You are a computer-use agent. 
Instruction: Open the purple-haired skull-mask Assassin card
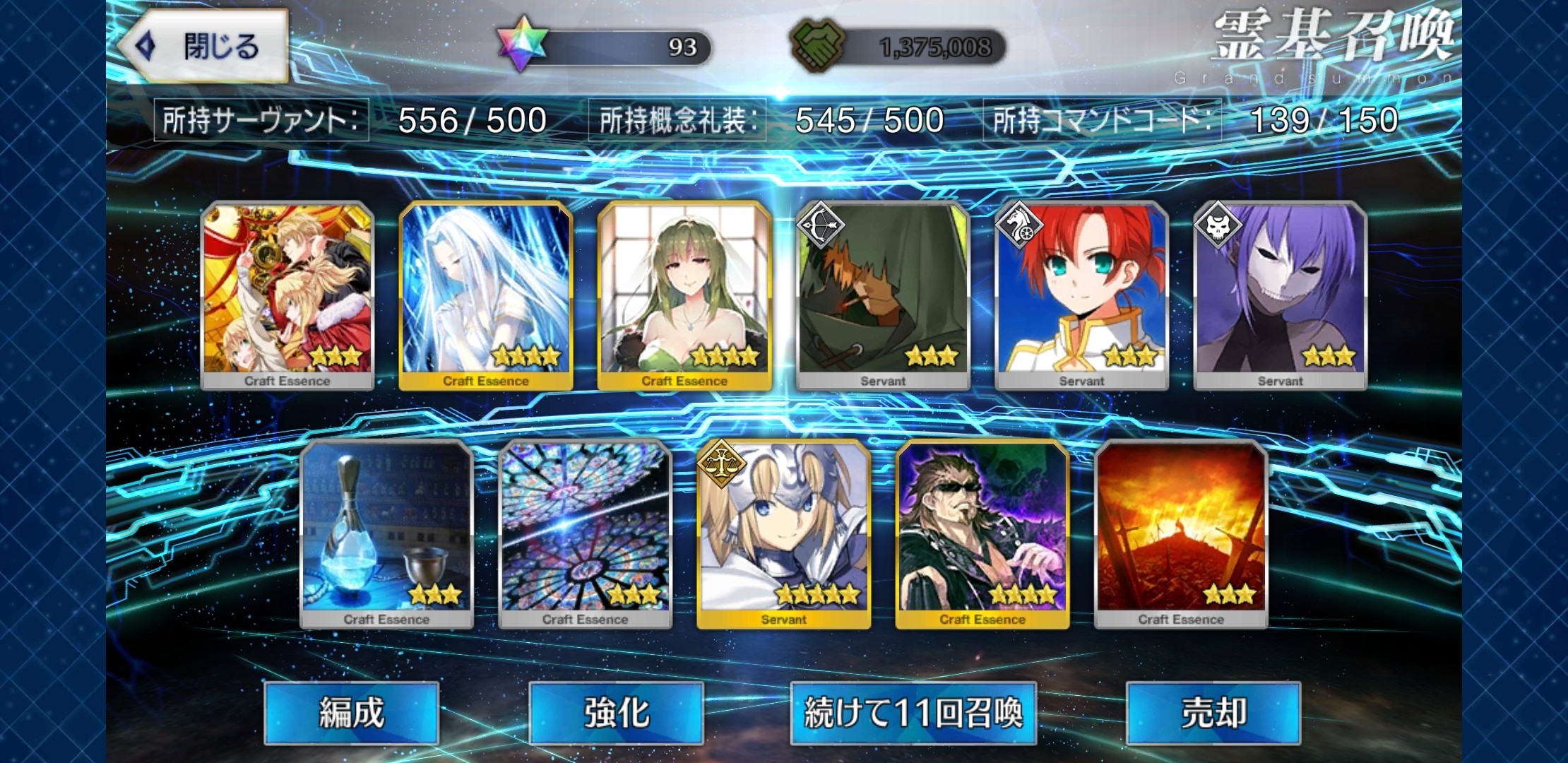[x=1280, y=294]
